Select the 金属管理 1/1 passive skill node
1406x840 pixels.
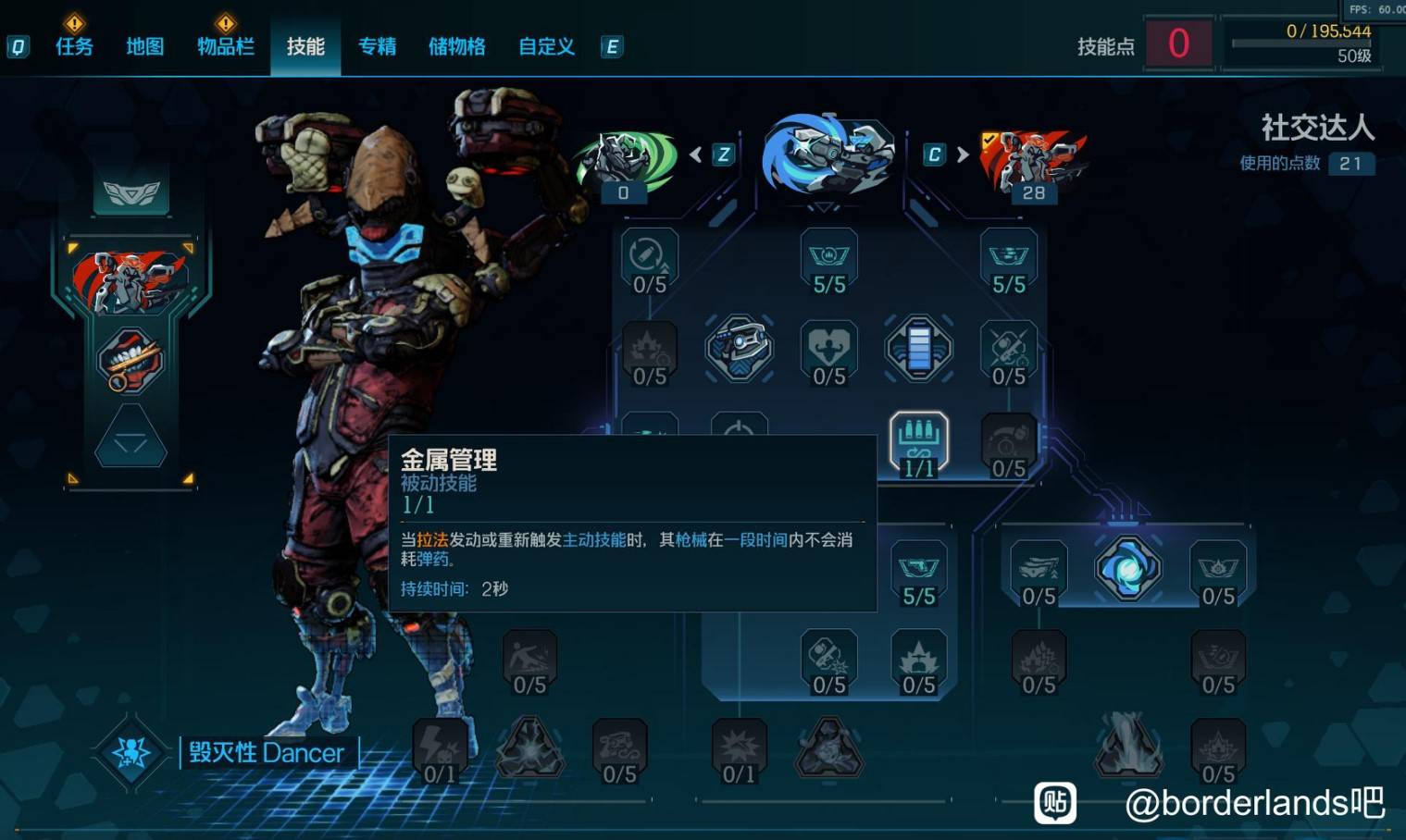click(918, 444)
